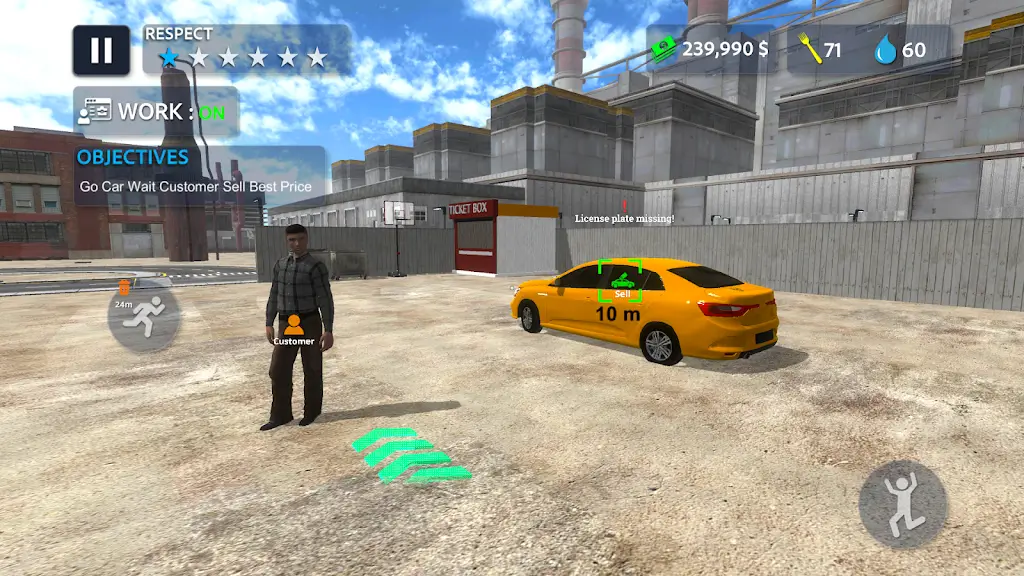Toggle the WORK ON status button

pos(156,112)
